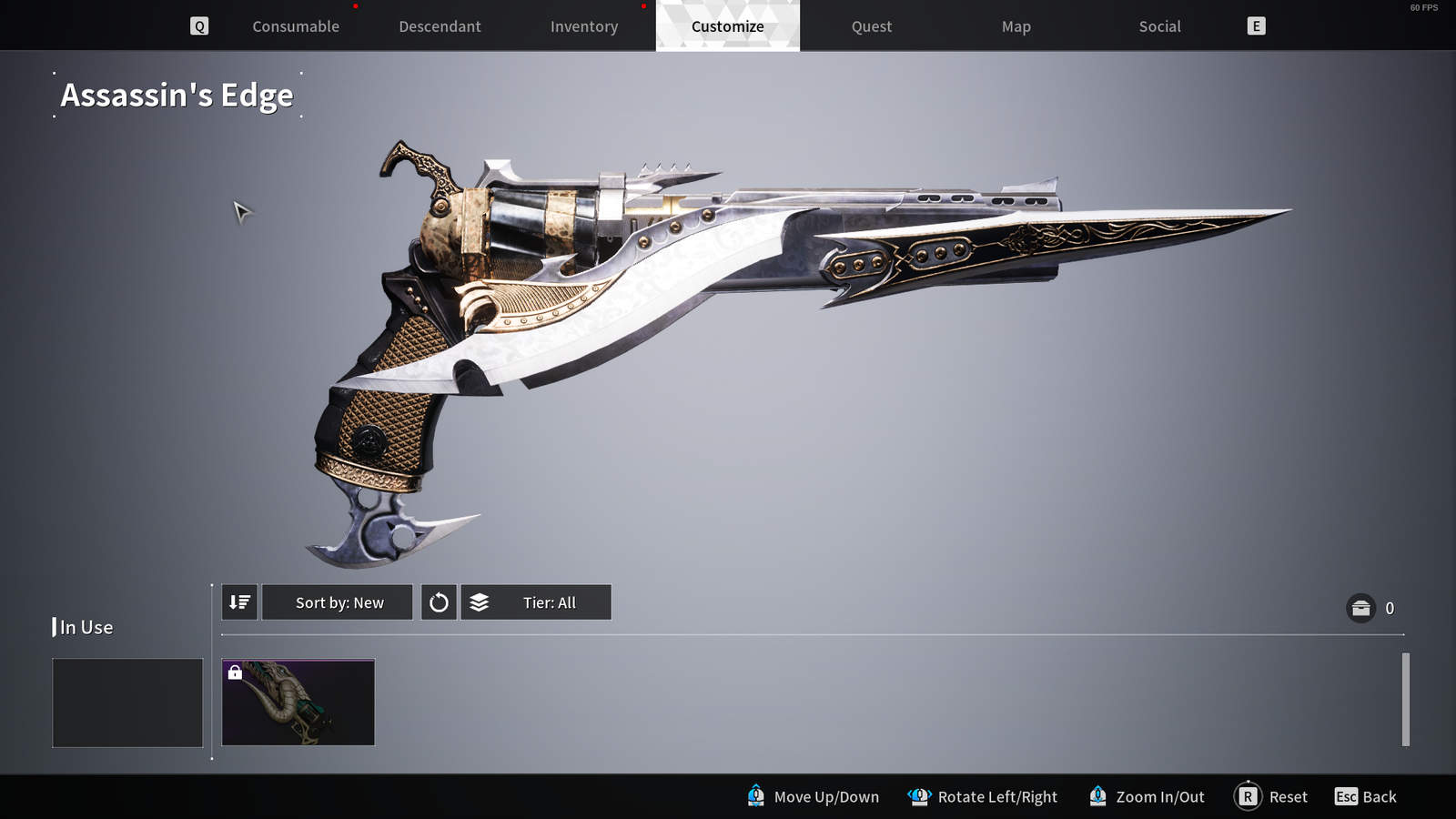Click the R icon next to Reset

pyautogui.click(x=1248, y=796)
